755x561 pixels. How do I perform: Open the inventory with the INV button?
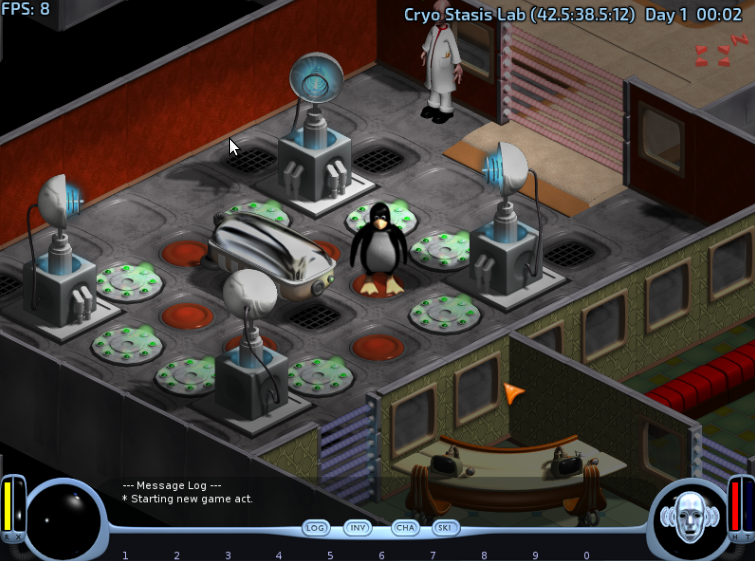click(x=358, y=527)
